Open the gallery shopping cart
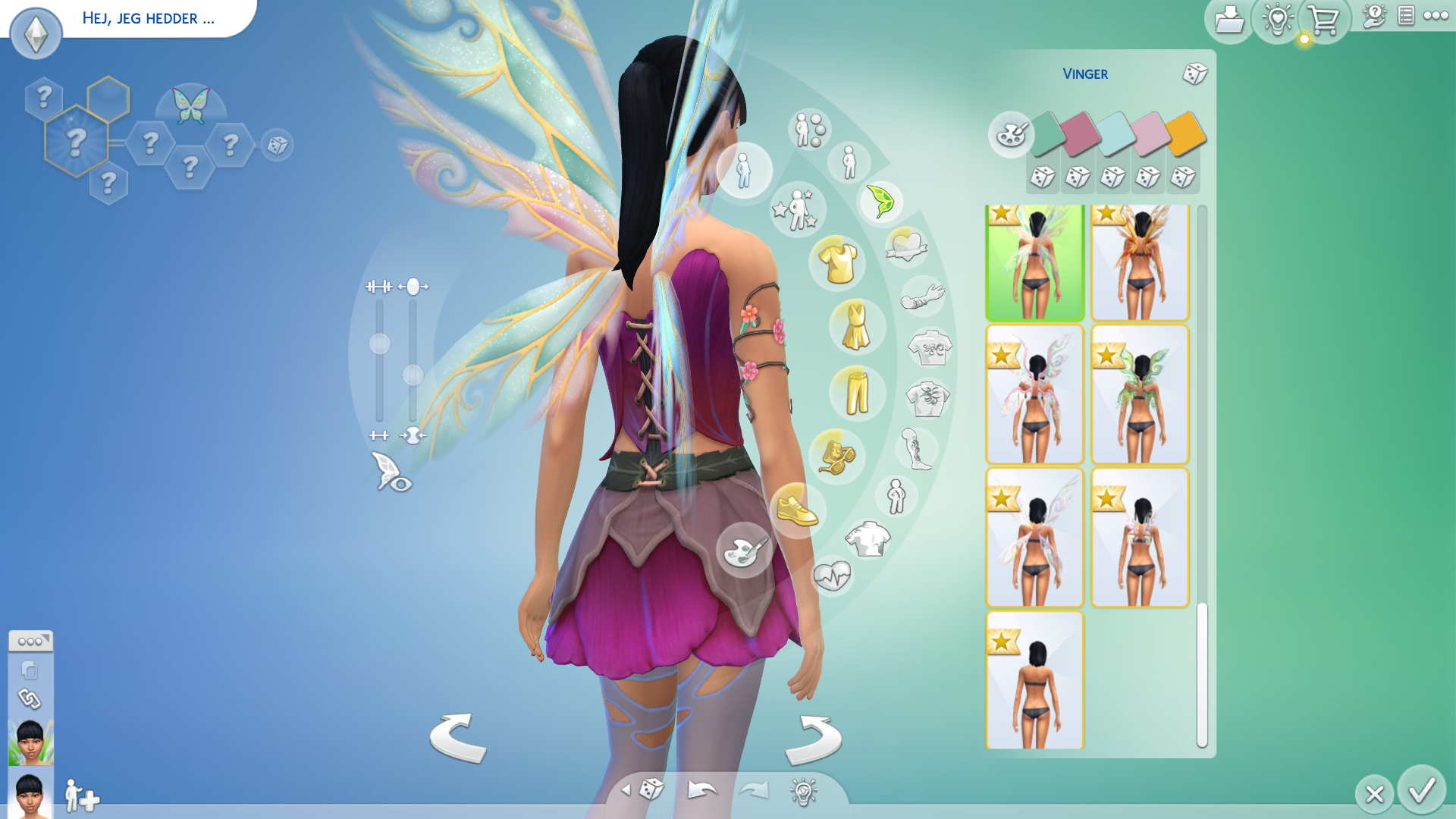 pos(1323,20)
